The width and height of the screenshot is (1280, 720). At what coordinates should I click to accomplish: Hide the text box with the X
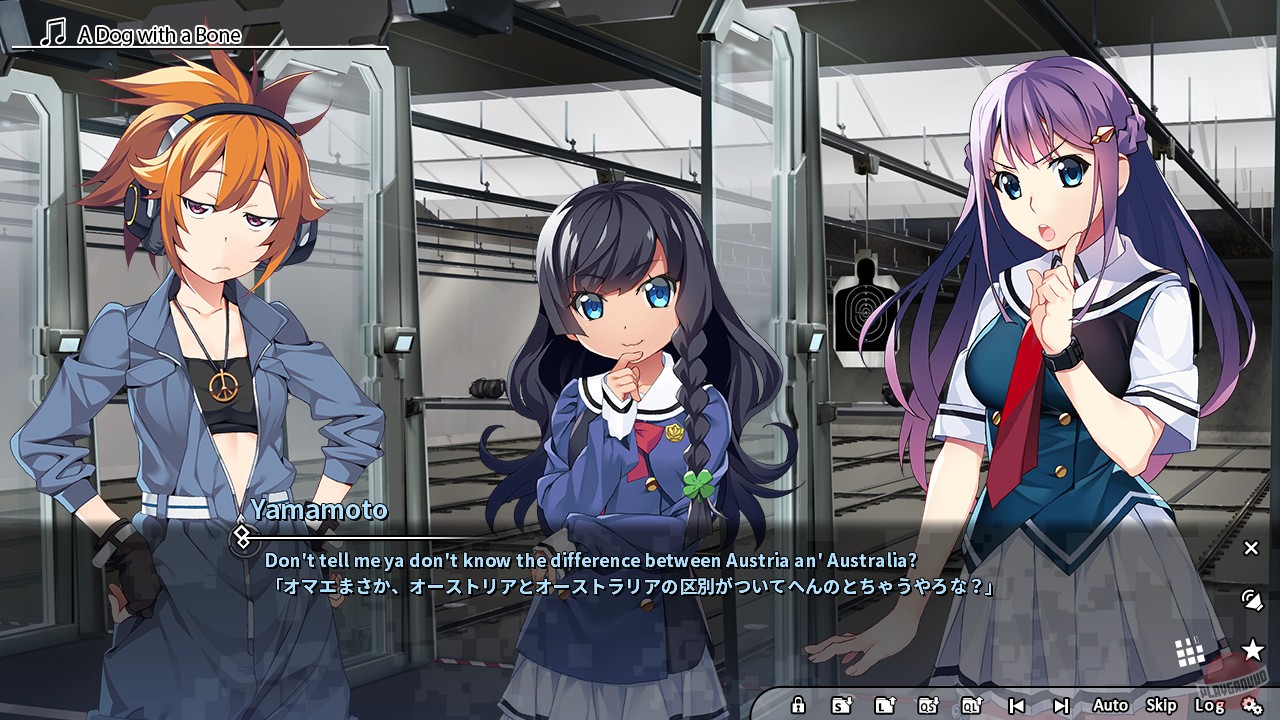pyautogui.click(x=1252, y=548)
